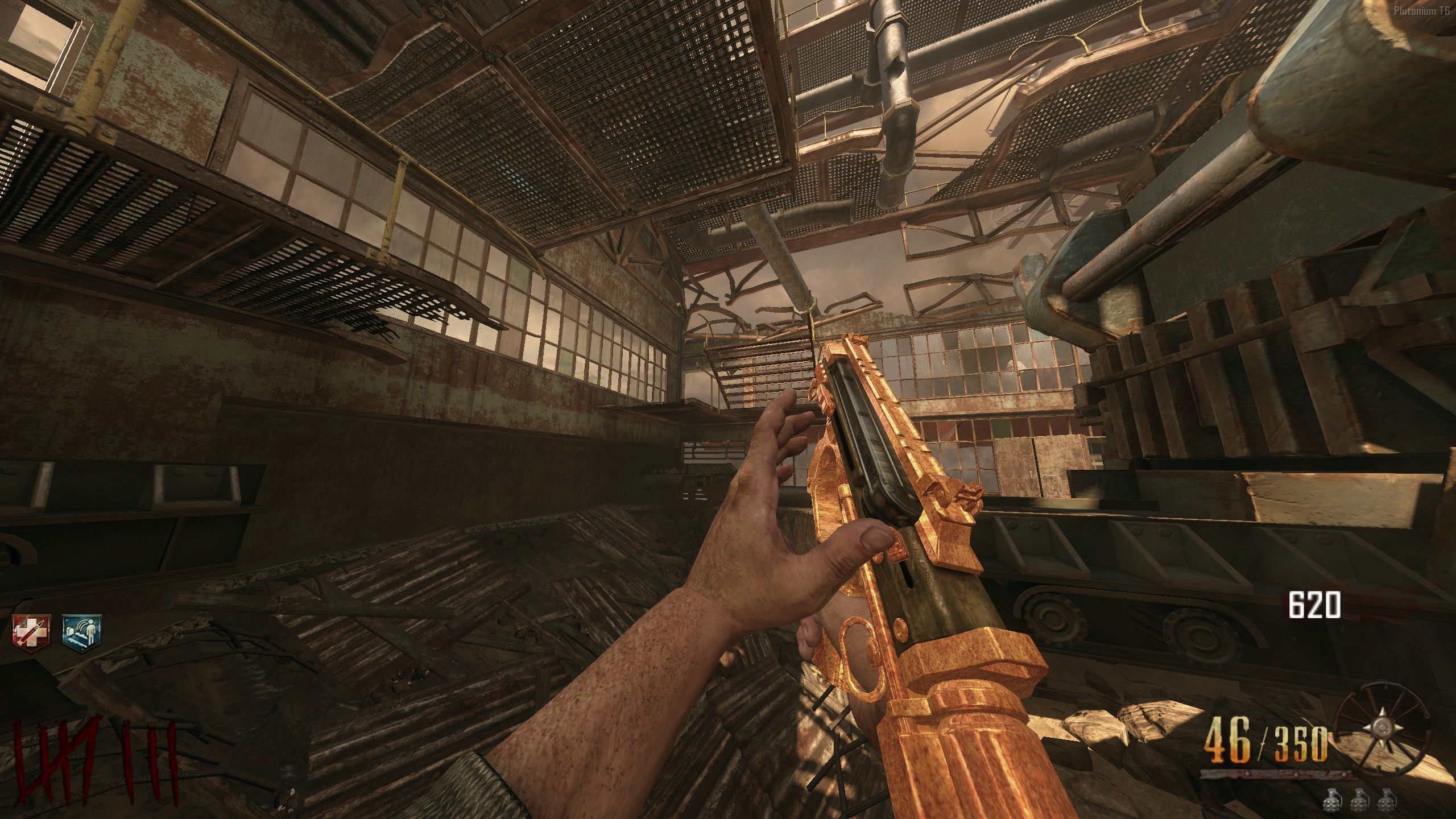Viewport: 1456px width, 819px height.
Task: Click the red cross Quick Revive perk icon
Action: [32, 632]
